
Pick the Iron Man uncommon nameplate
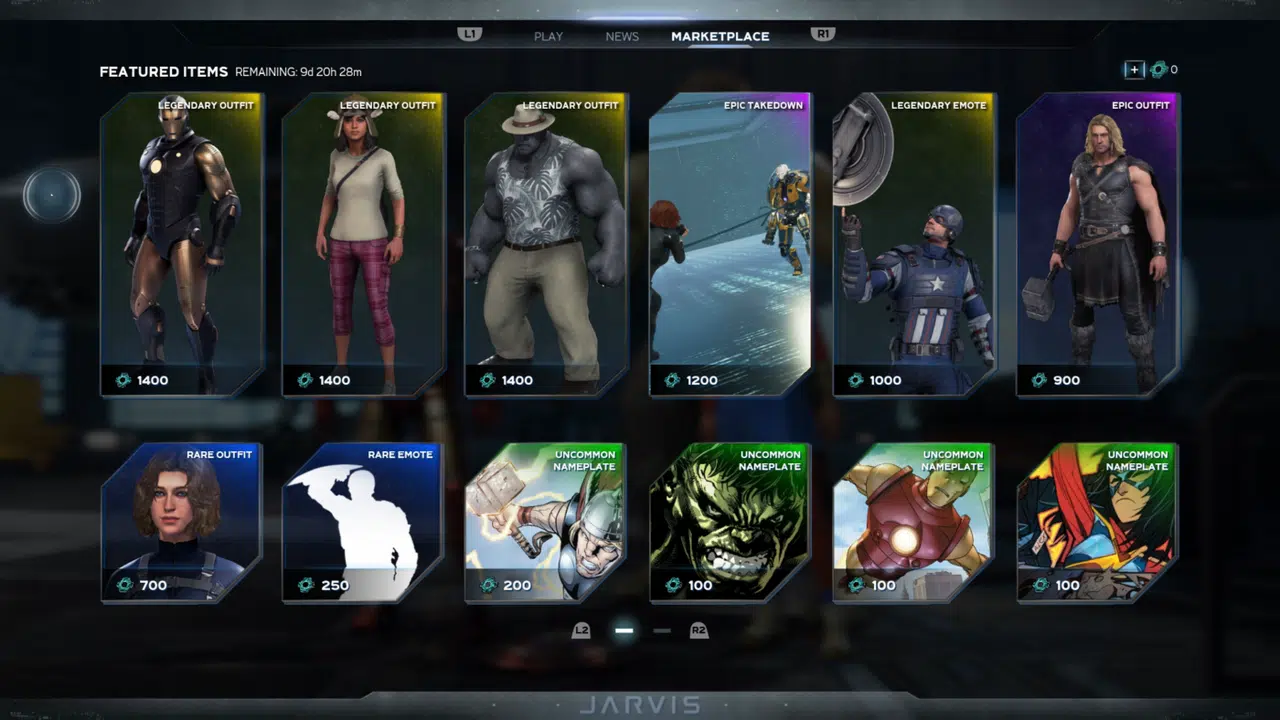coord(913,522)
